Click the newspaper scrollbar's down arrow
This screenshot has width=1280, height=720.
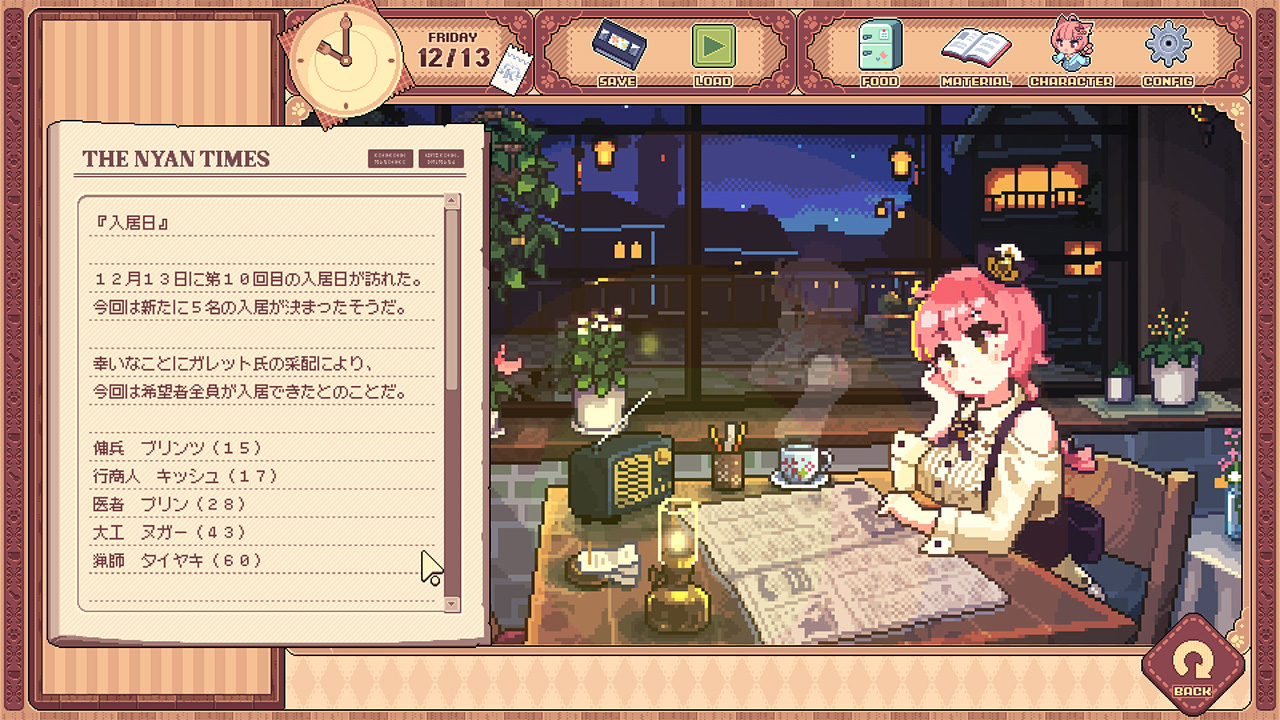452,603
